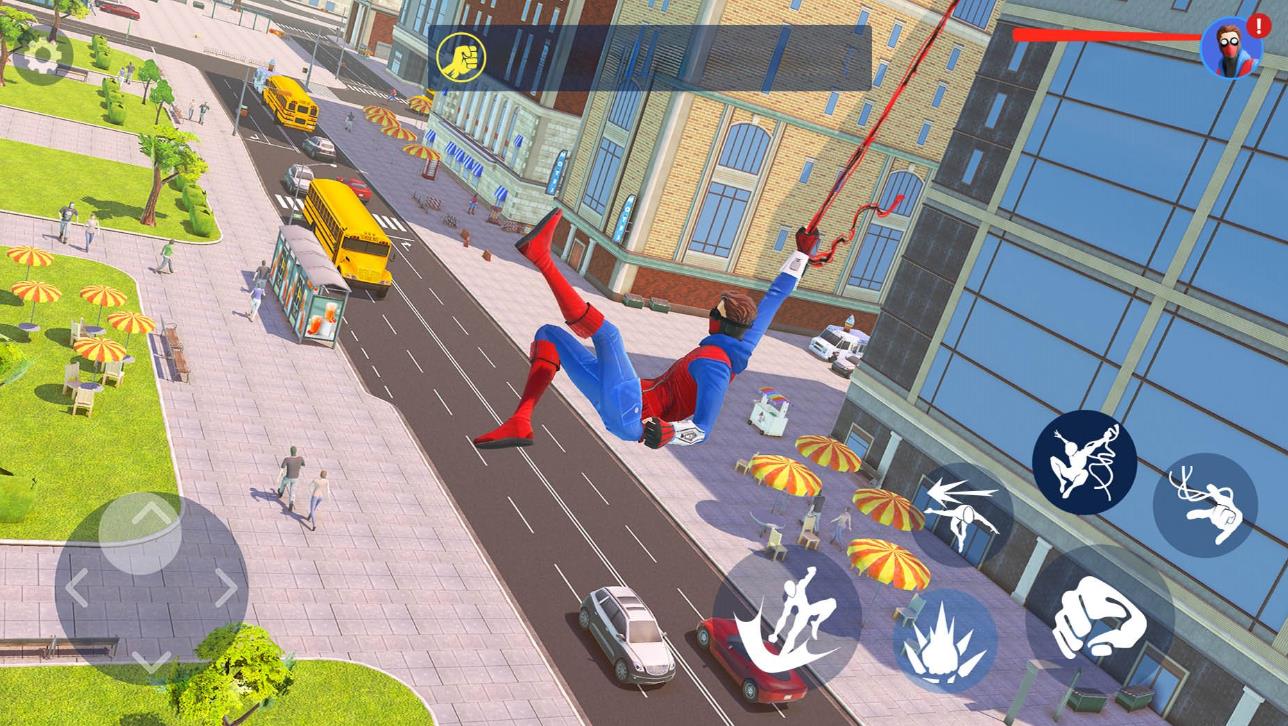
Task: Steer left with the joystick left arrow
Action: 77,588
